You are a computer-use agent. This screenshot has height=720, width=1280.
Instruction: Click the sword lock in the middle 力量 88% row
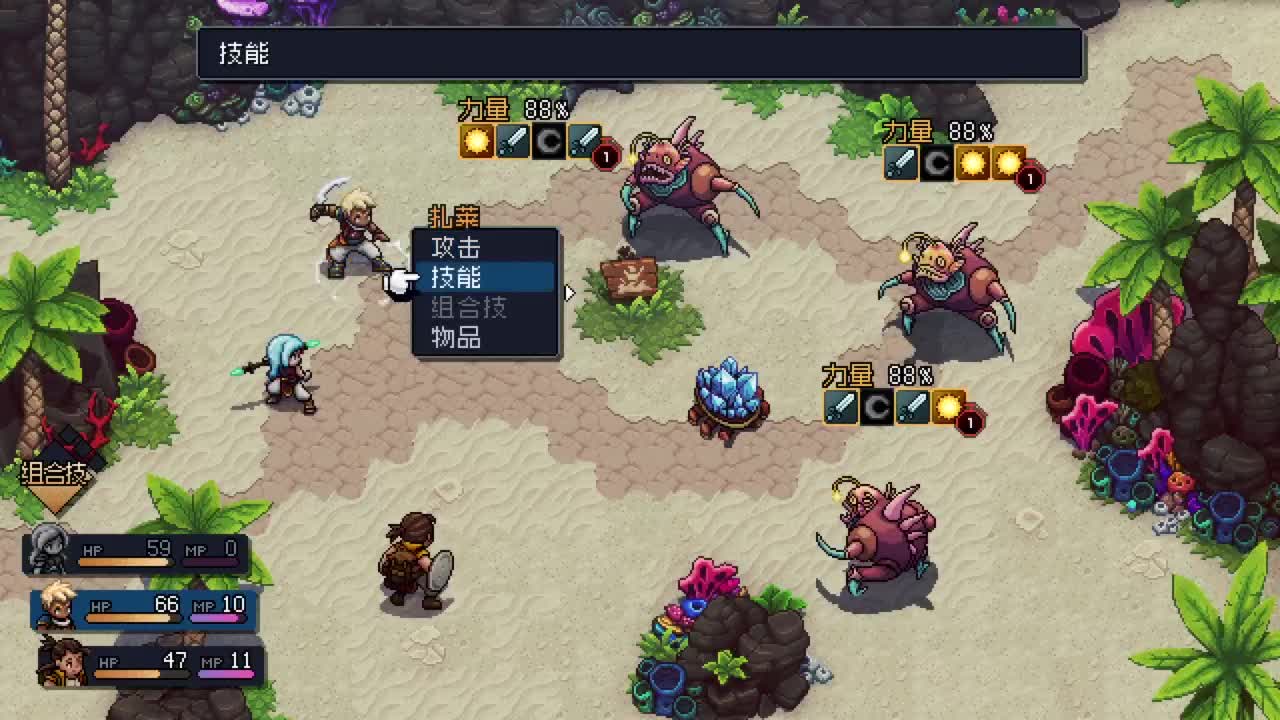coord(841,408)
